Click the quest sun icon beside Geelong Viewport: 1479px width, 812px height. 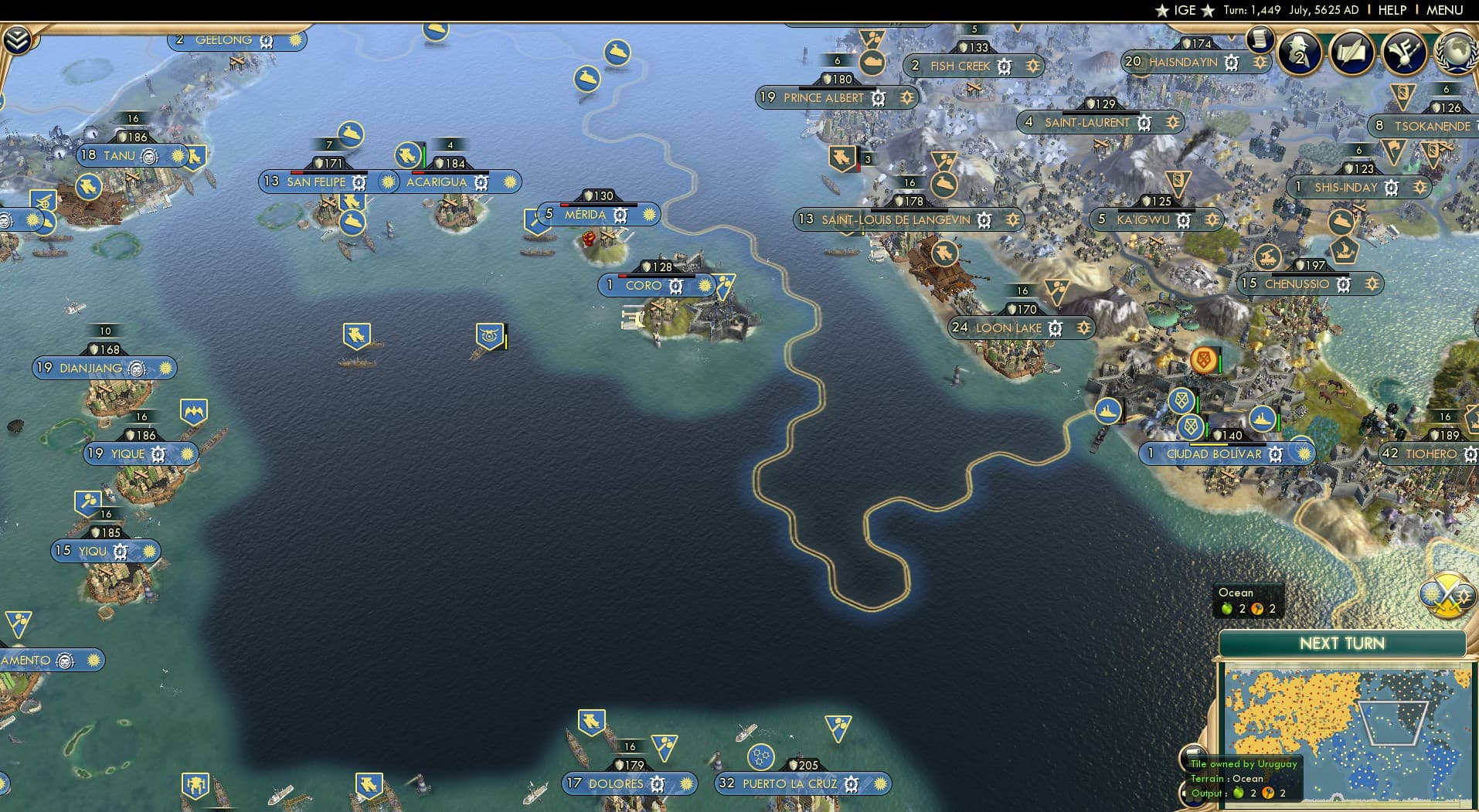point(294,39)
